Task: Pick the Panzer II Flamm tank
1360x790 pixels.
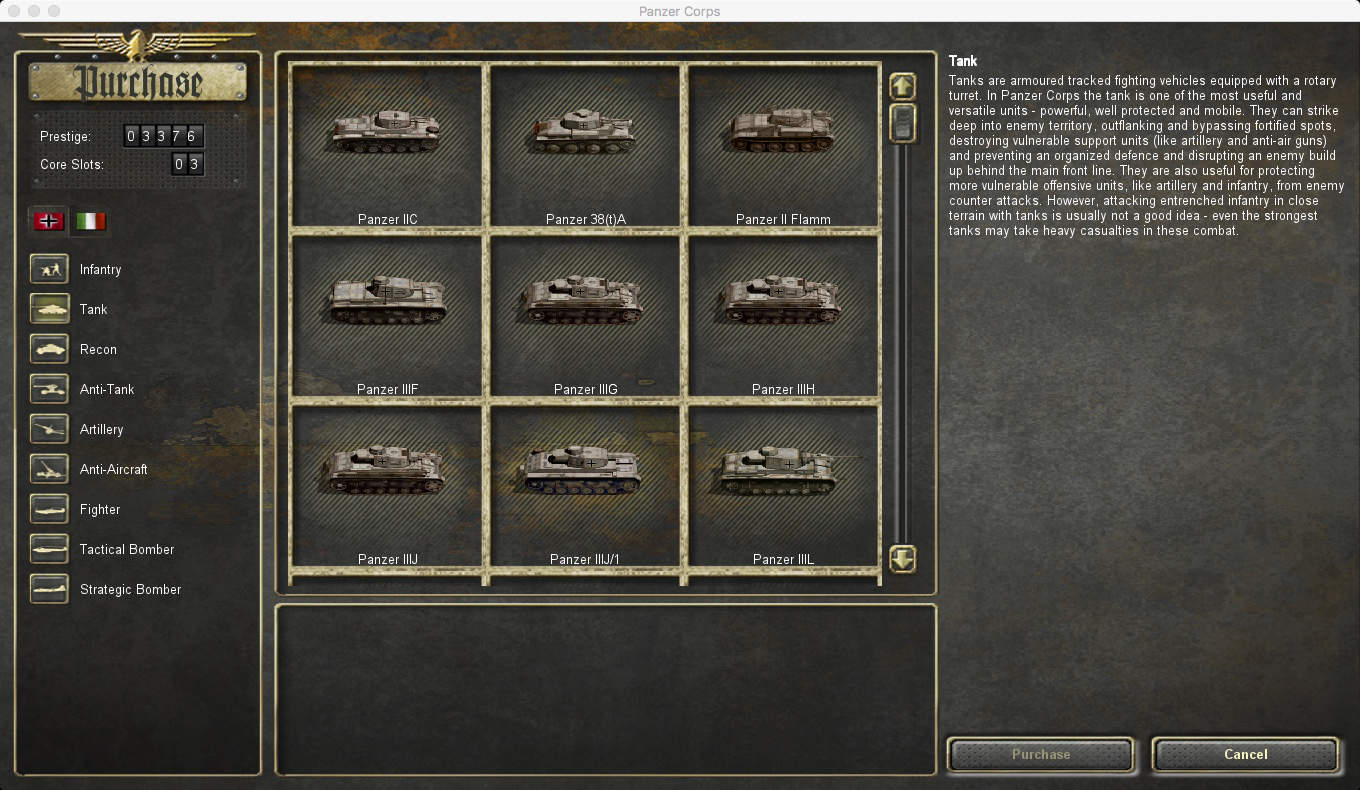Action: [783, 147]
